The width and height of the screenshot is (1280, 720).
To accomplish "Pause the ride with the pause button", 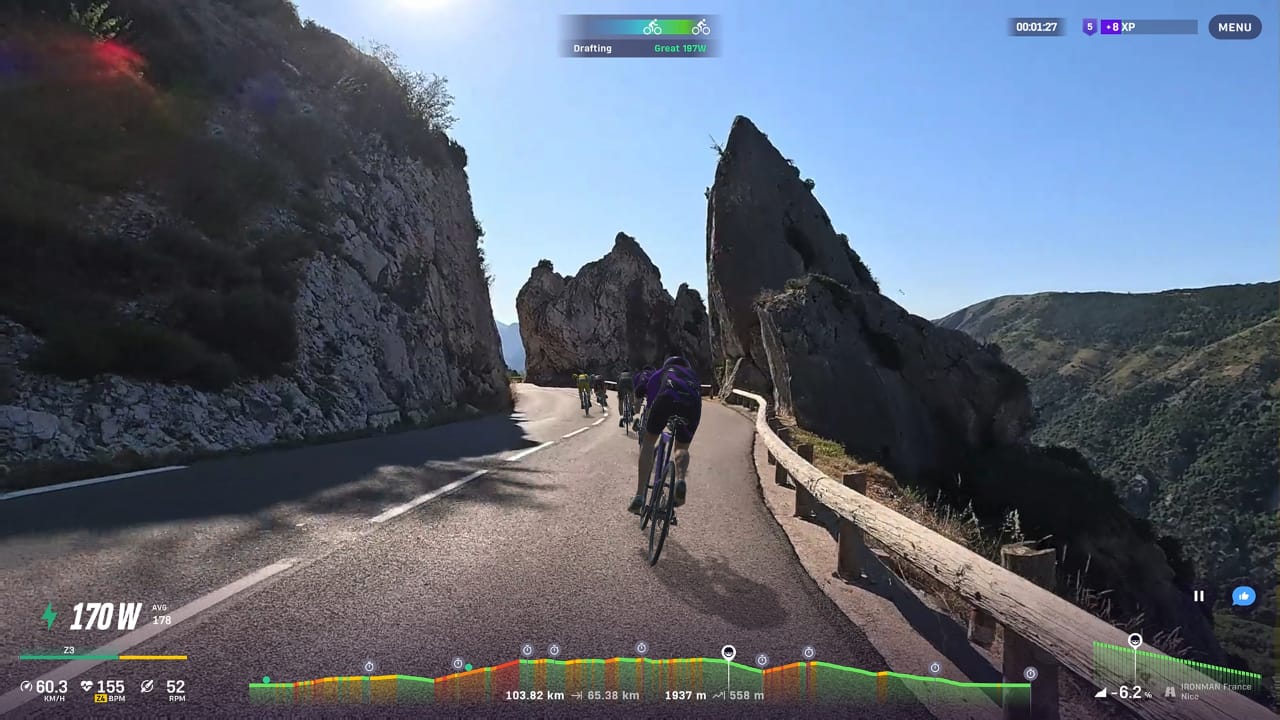I will point(1199,596).
